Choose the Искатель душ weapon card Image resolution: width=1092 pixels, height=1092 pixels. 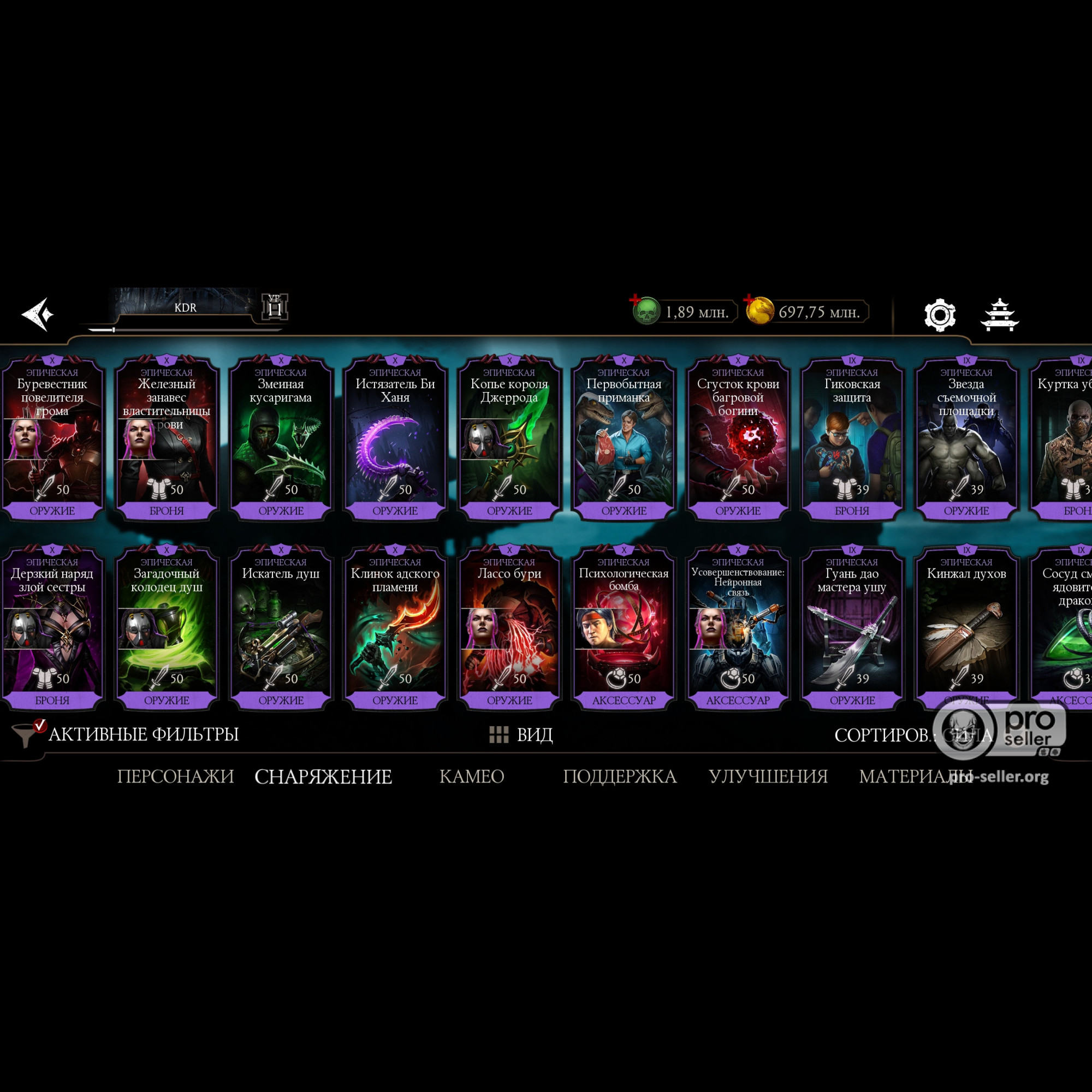(x=281, y=627)
